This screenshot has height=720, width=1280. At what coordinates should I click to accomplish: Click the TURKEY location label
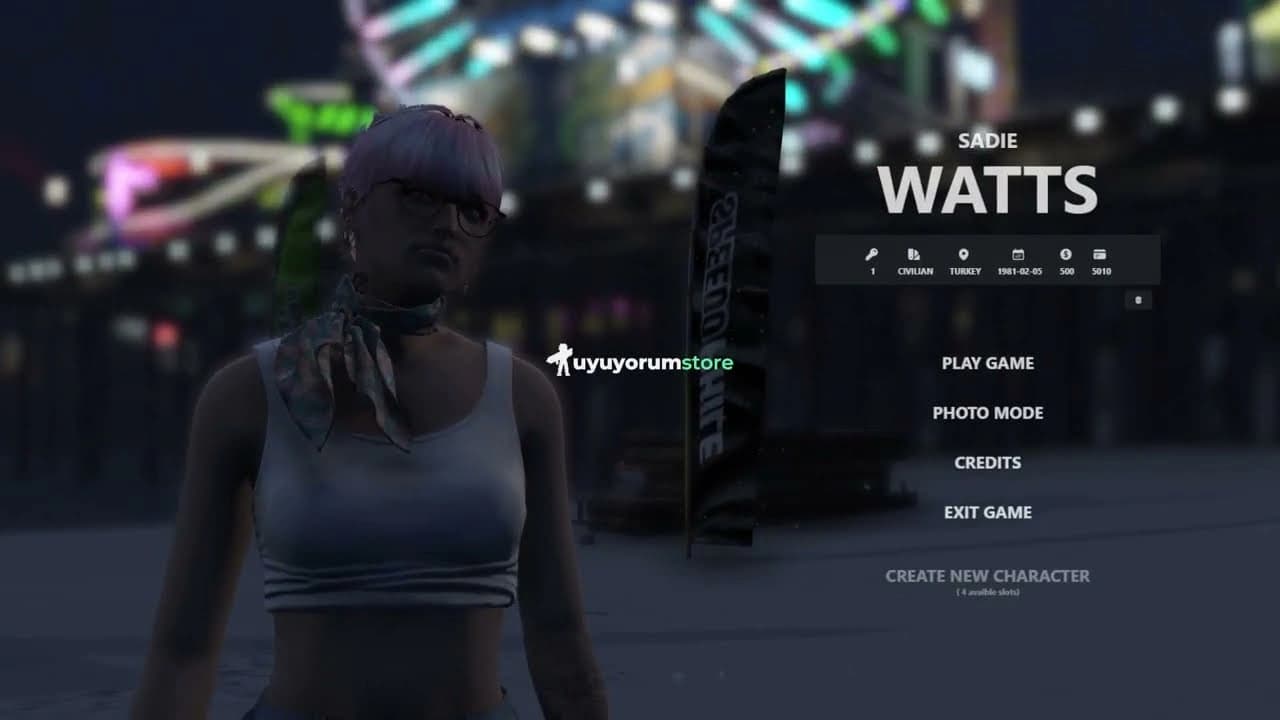click(x=963, y=270)
